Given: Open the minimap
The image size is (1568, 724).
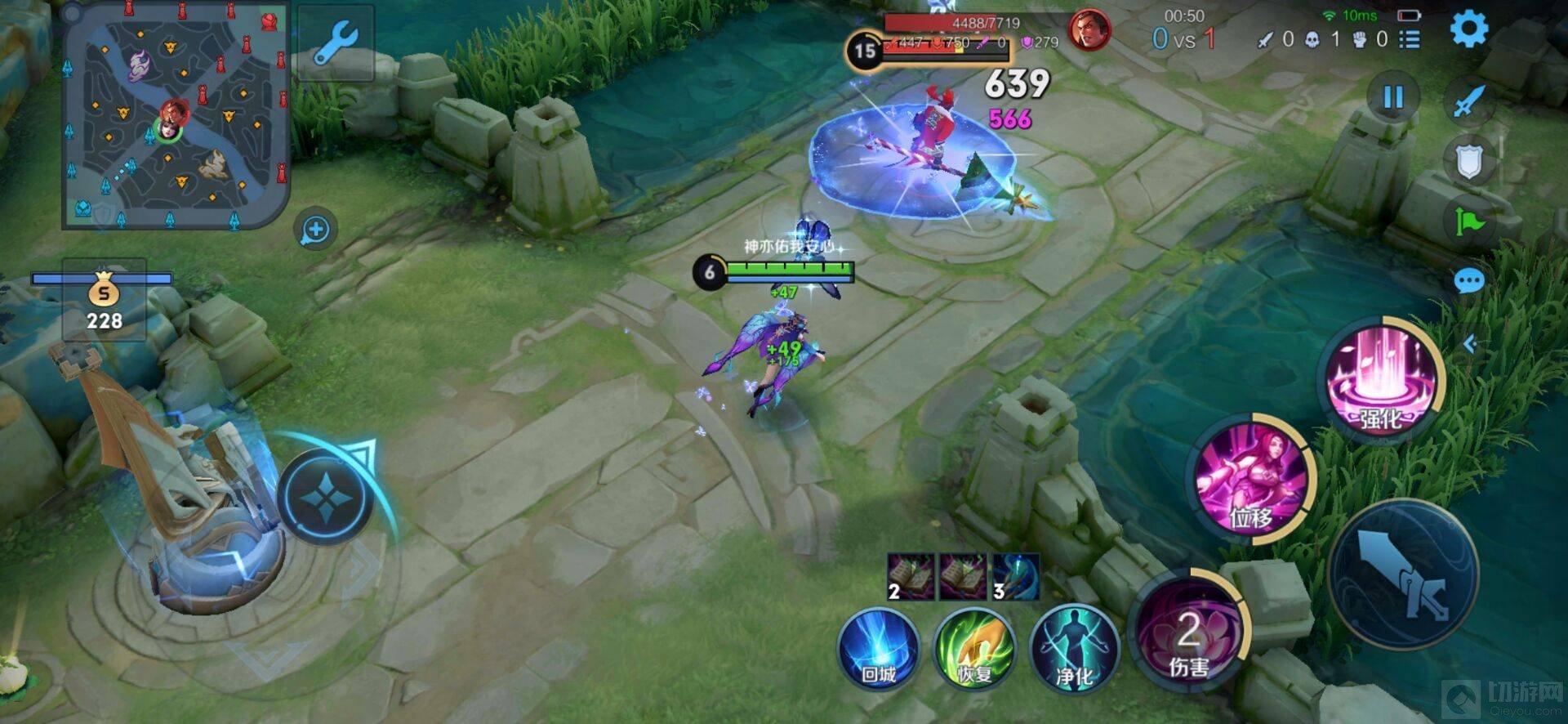Looking at the screenshot, I should 176,116.
